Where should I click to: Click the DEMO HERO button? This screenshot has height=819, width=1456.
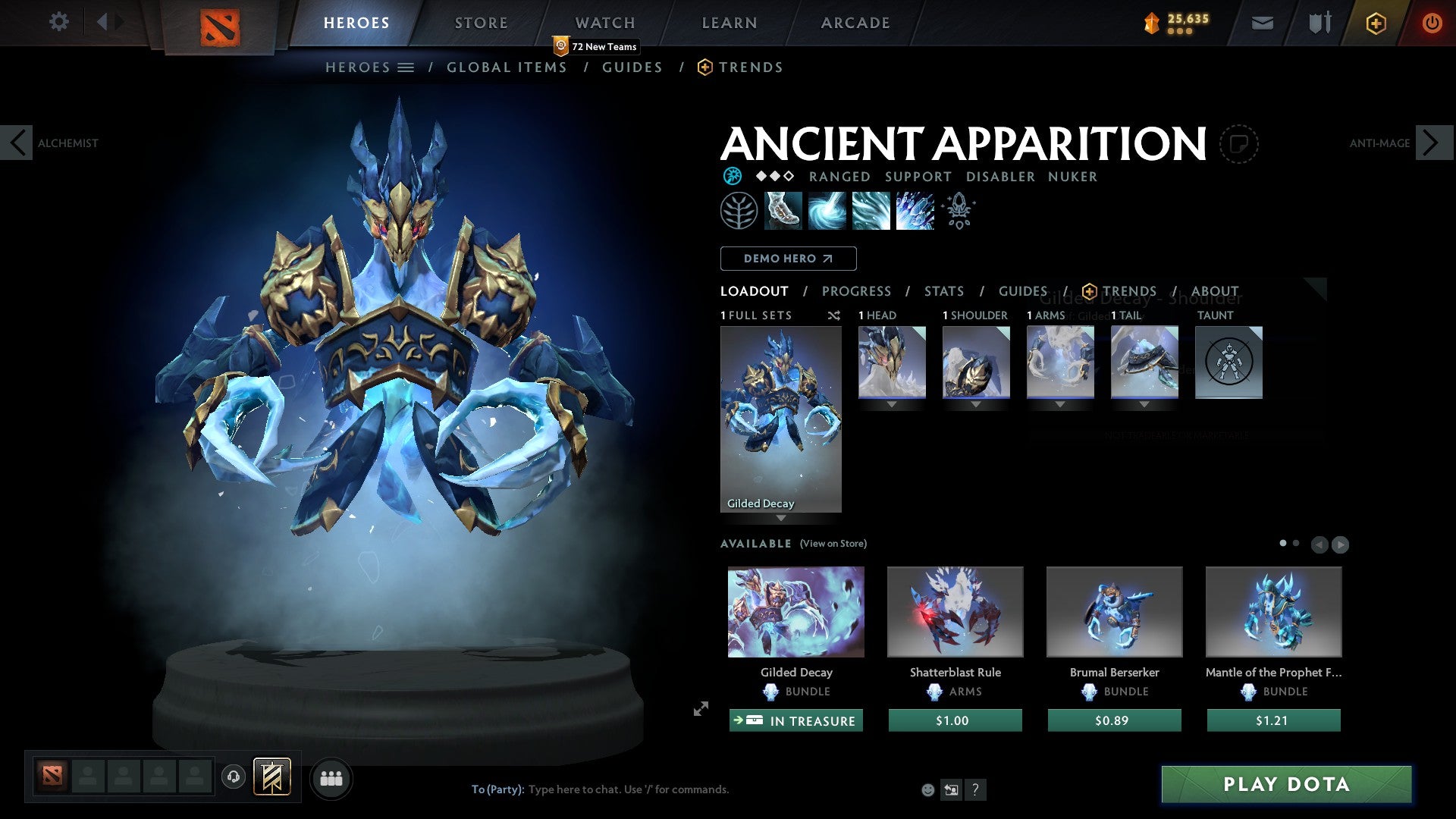789,259
